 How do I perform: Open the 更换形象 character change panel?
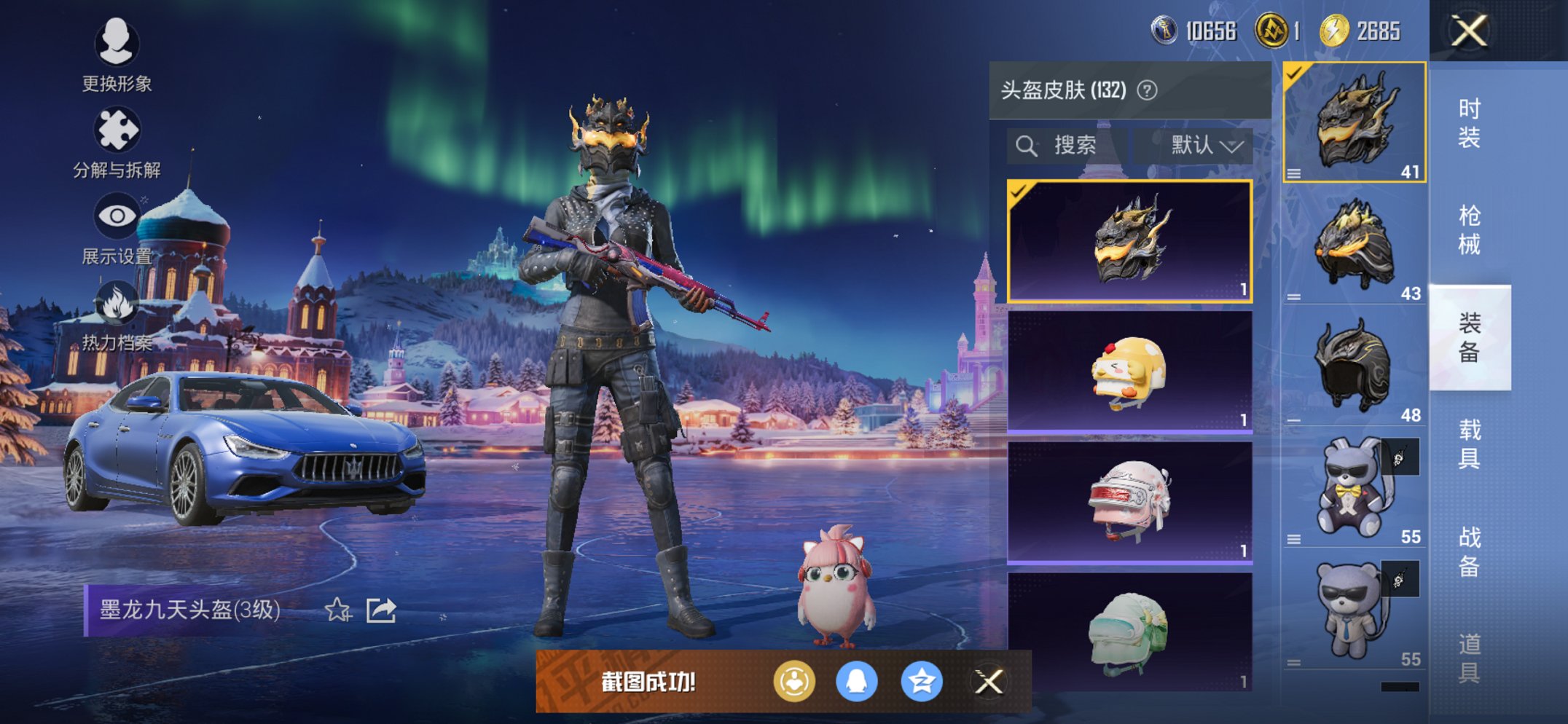pyautogui.click(x=117, y=44)
